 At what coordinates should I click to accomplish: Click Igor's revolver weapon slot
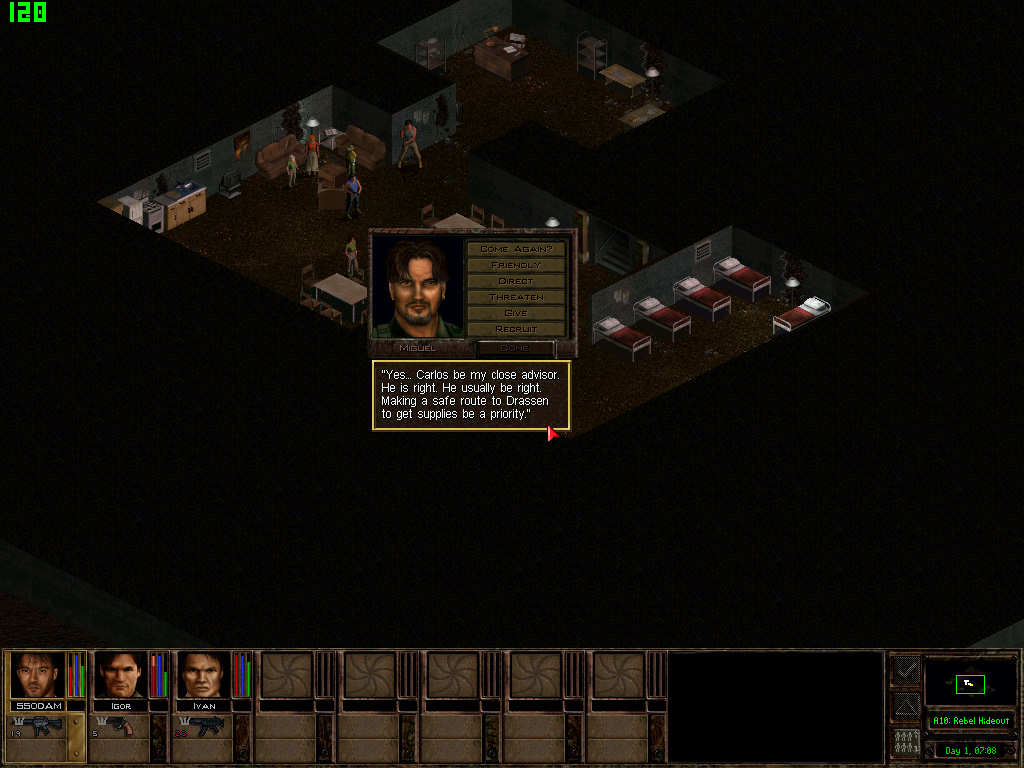pos(121,727)
